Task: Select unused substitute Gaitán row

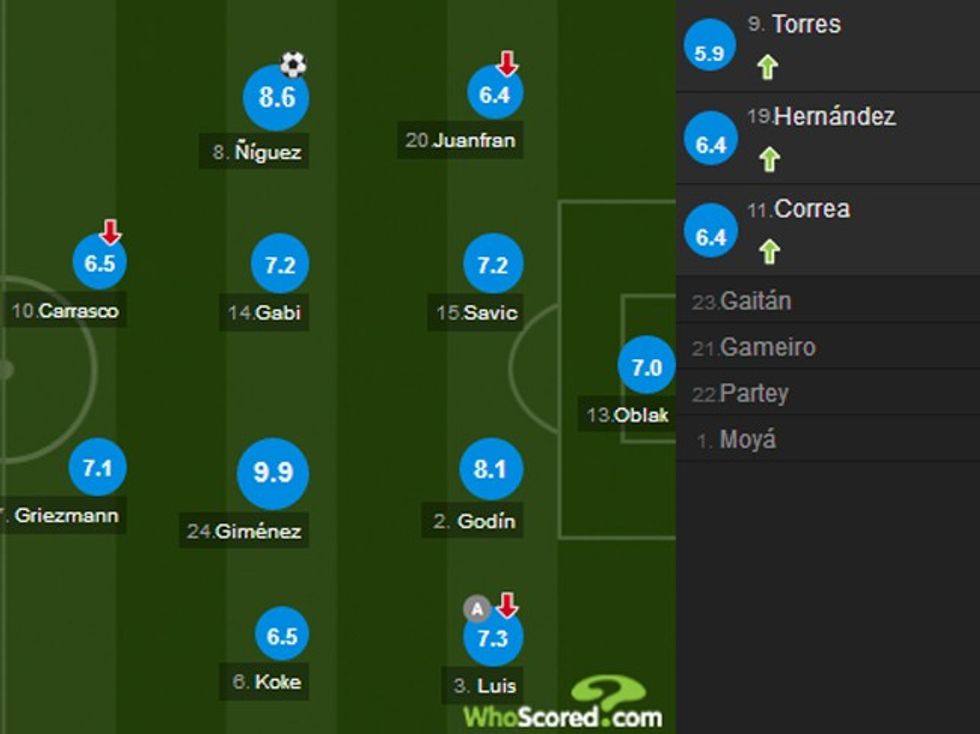Action: point(827,301)
